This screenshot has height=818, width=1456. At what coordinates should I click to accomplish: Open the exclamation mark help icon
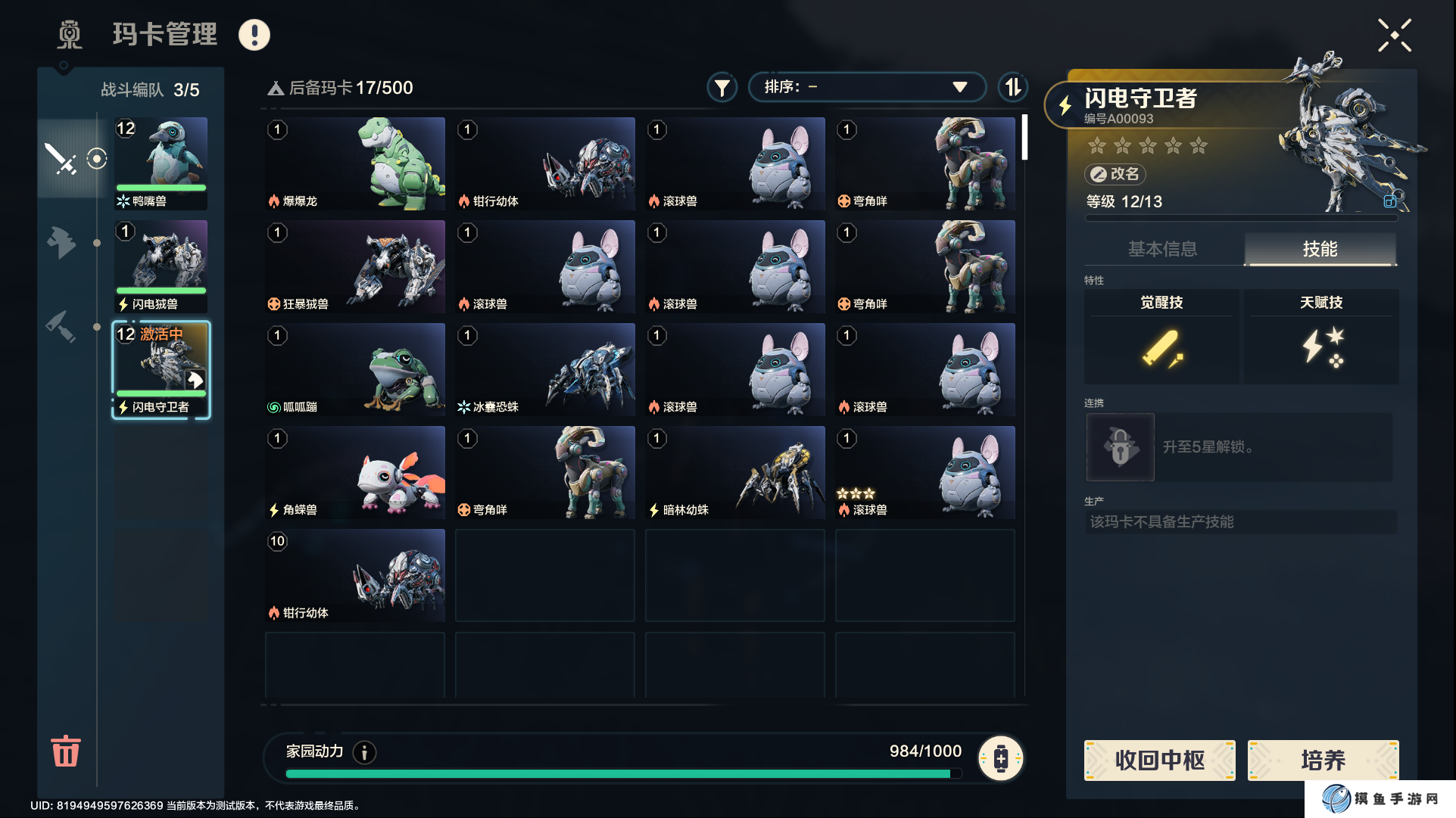click(254, 35)
